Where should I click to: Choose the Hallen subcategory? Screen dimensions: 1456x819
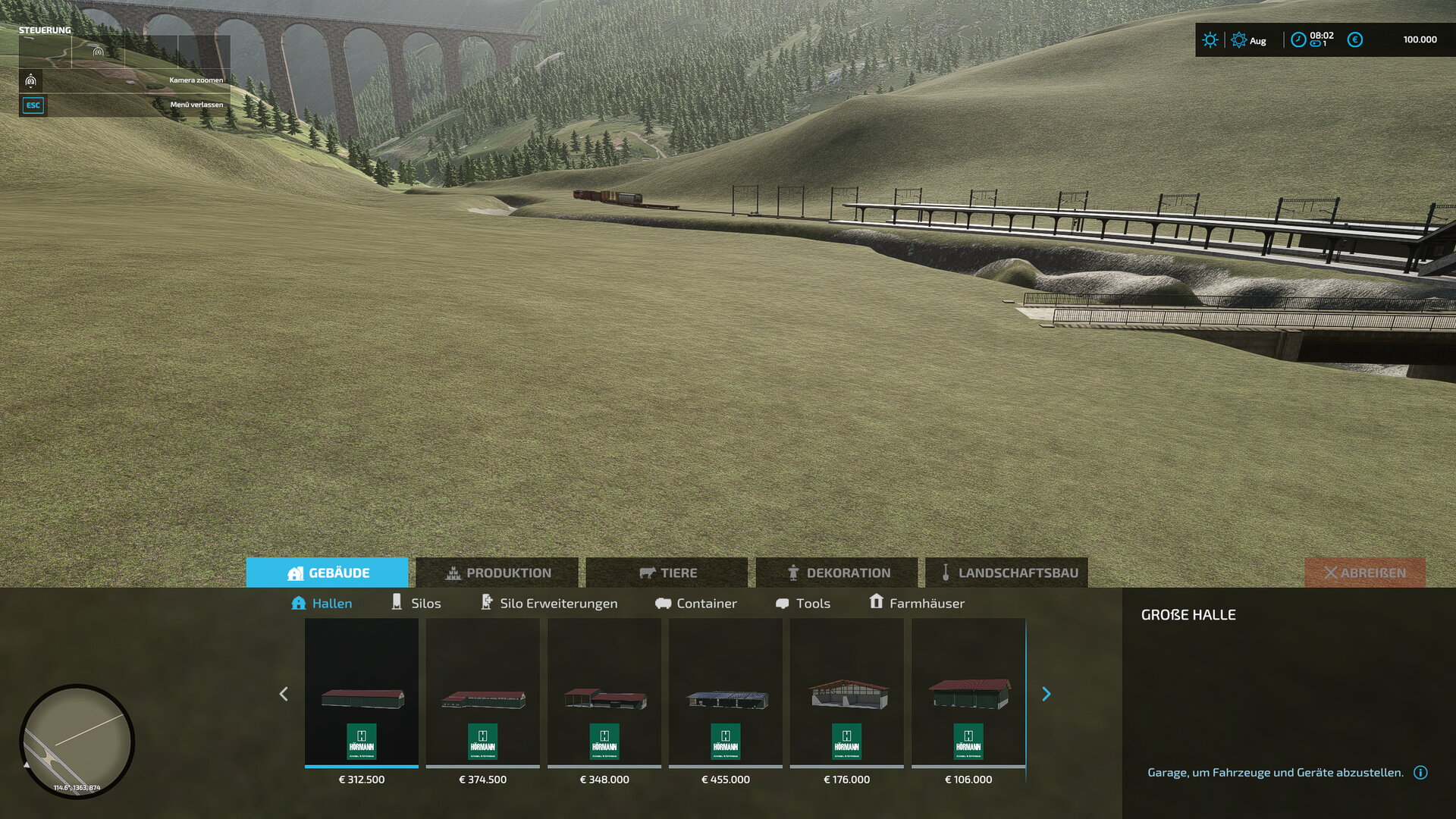click(x=322, y=603)
